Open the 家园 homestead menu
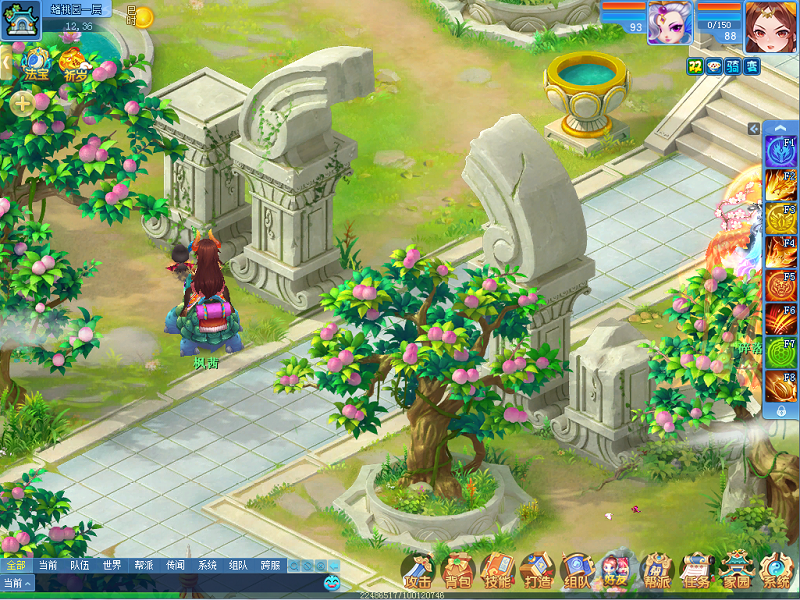Viewport: 800px width, 600px height. pyautogui.click(x=736, y=571)
